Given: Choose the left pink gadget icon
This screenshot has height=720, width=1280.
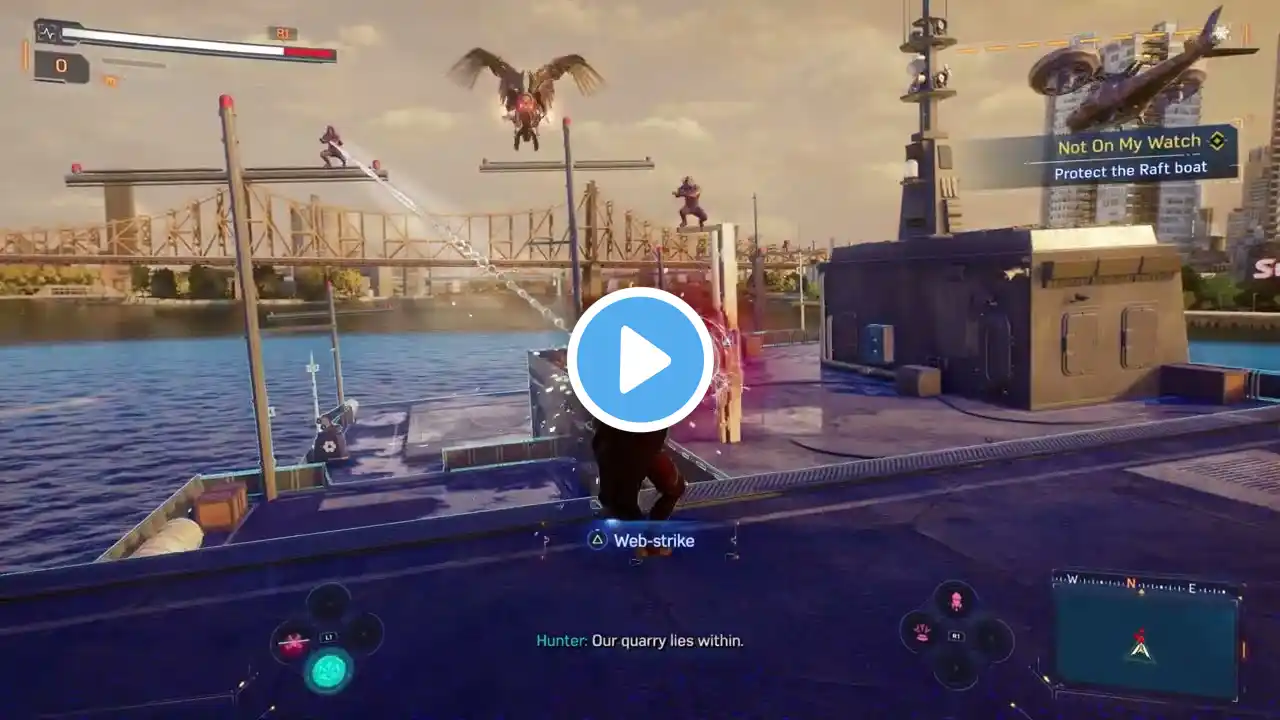Looking at the screenshot, I should pyautogui.click(x=922, y=632).
